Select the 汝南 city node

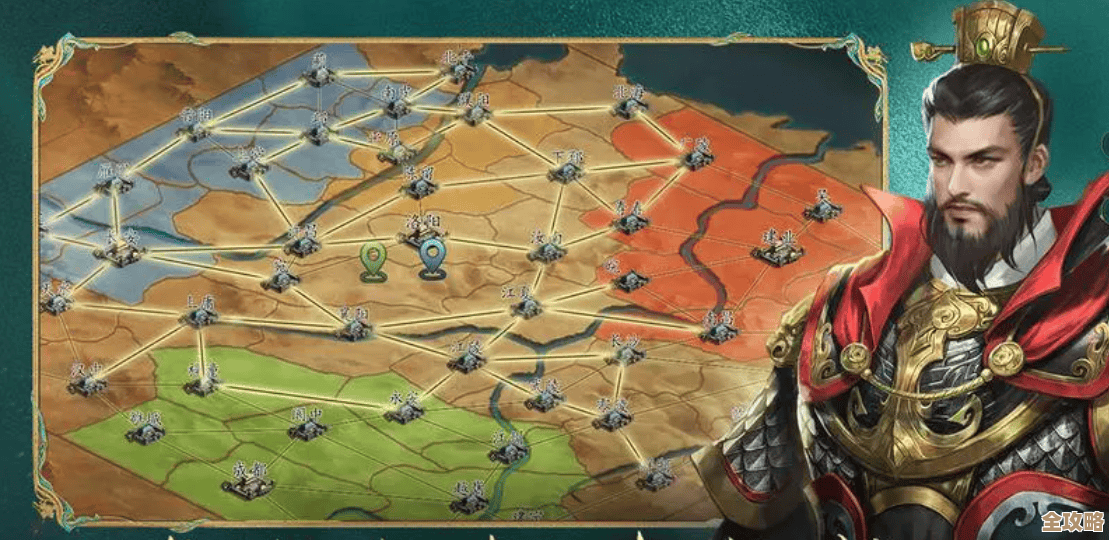point(546,250)
